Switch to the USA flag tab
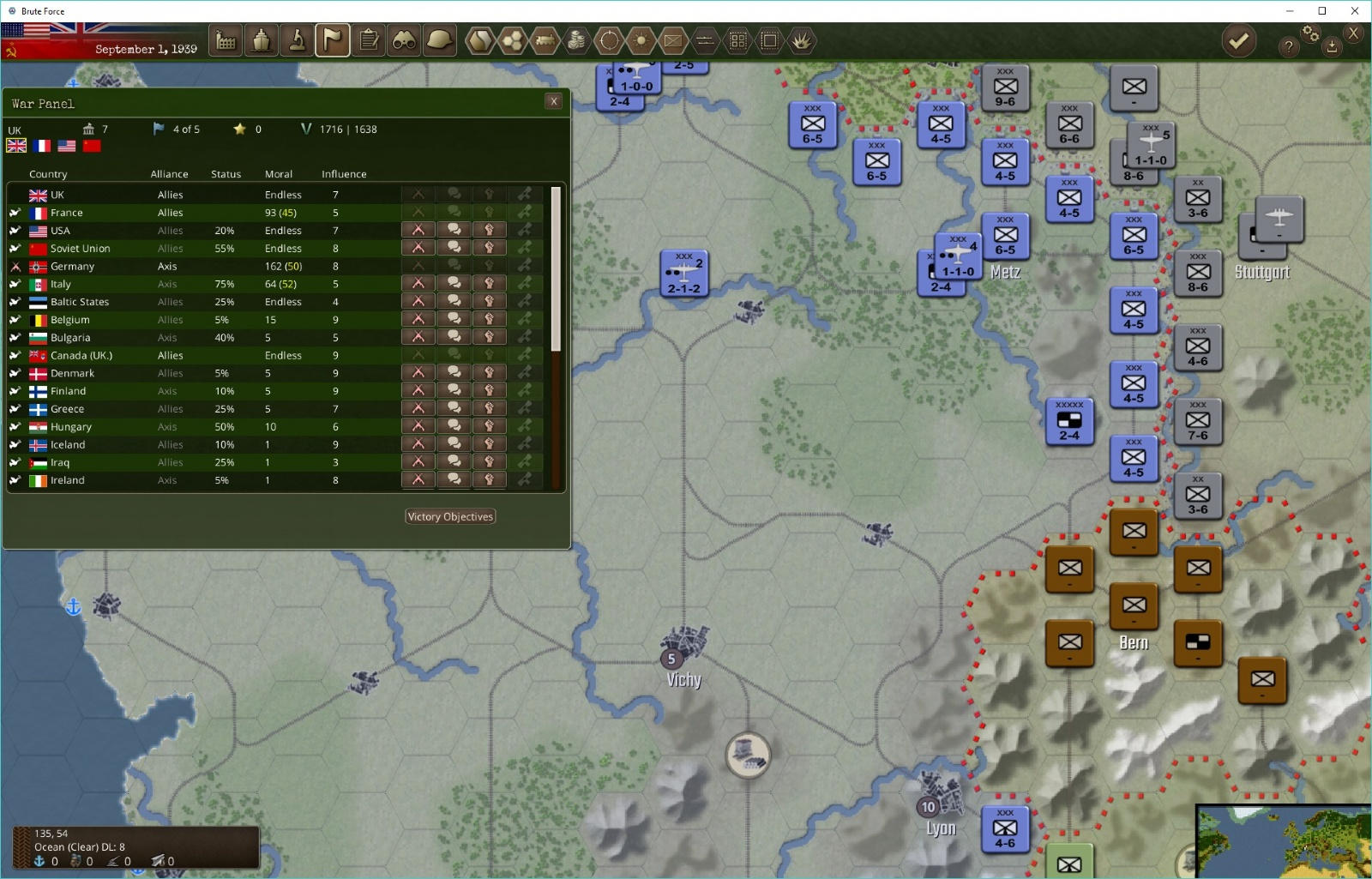 click(x=67, y=146)
